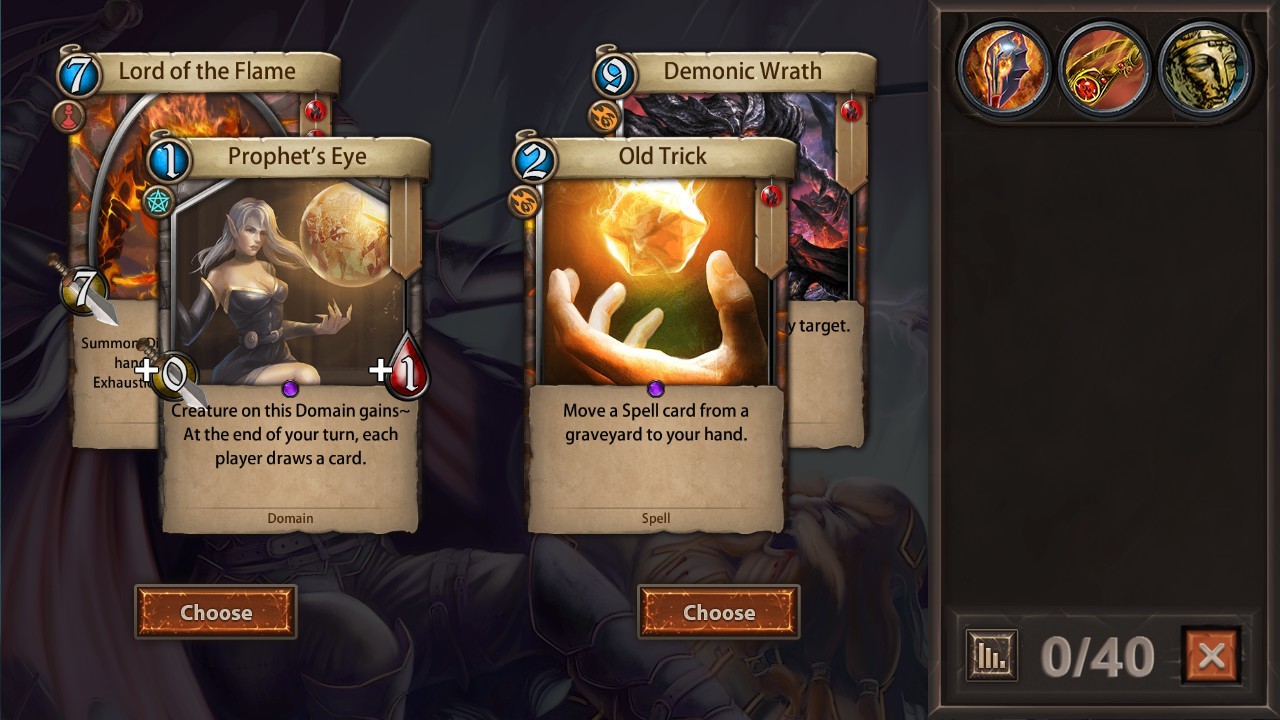Choose the Old Trick card

click(718, 613)
